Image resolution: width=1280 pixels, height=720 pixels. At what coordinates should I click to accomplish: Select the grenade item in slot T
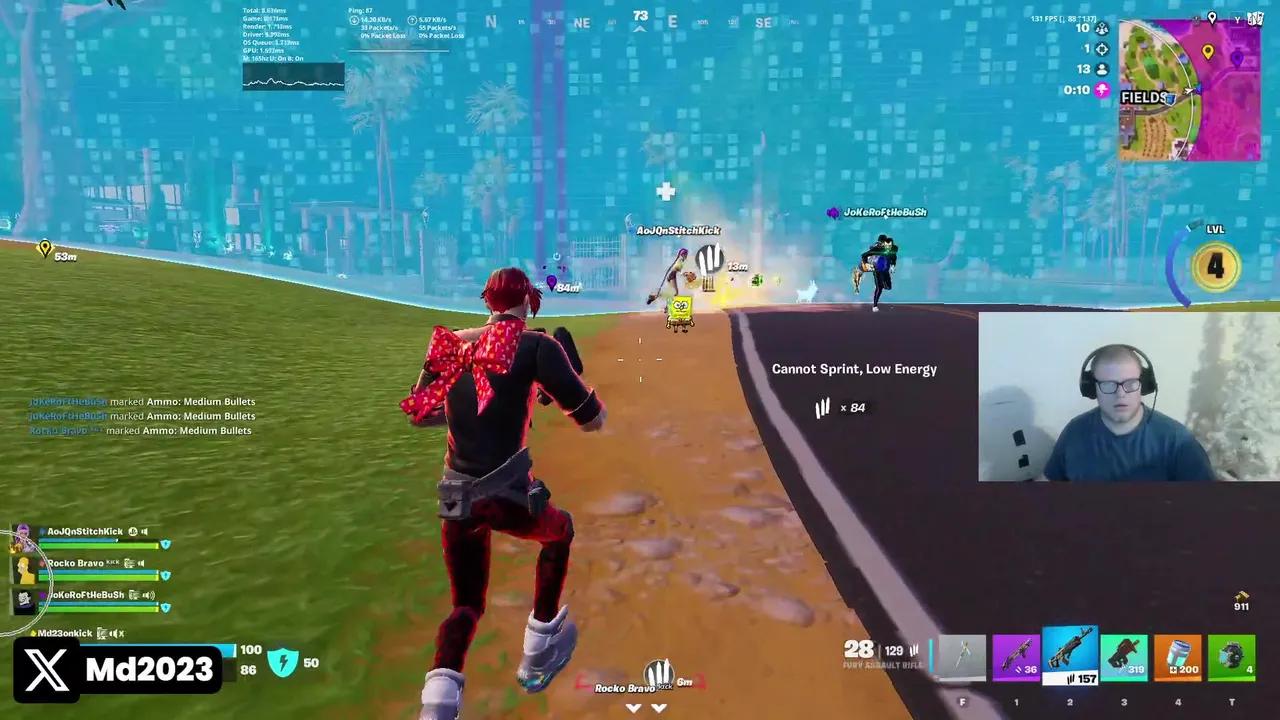point(1231,655)
